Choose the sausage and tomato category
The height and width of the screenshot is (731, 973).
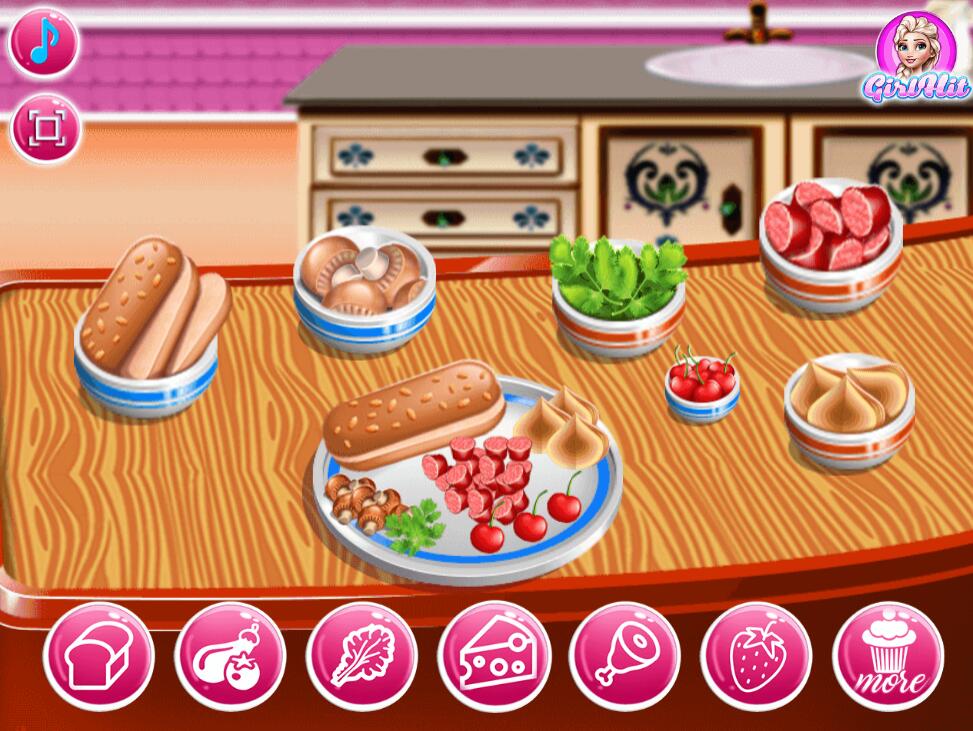pyautogui.click(x=229, y=655)
